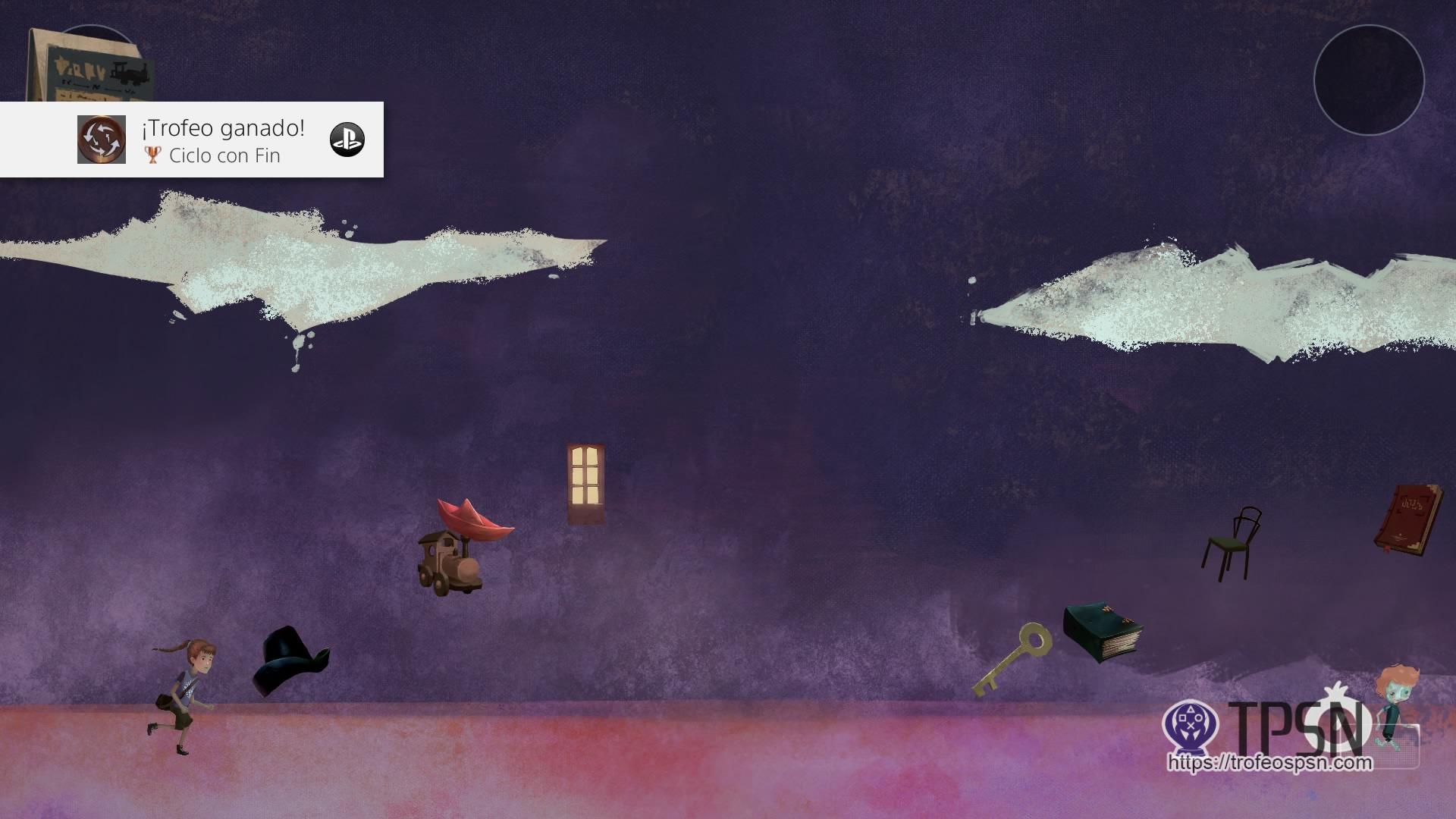Open the "Trofeo ganado" trophy notification
Image resolution: width=1456 pixels, height=819 pixels.
coord(192,140)
